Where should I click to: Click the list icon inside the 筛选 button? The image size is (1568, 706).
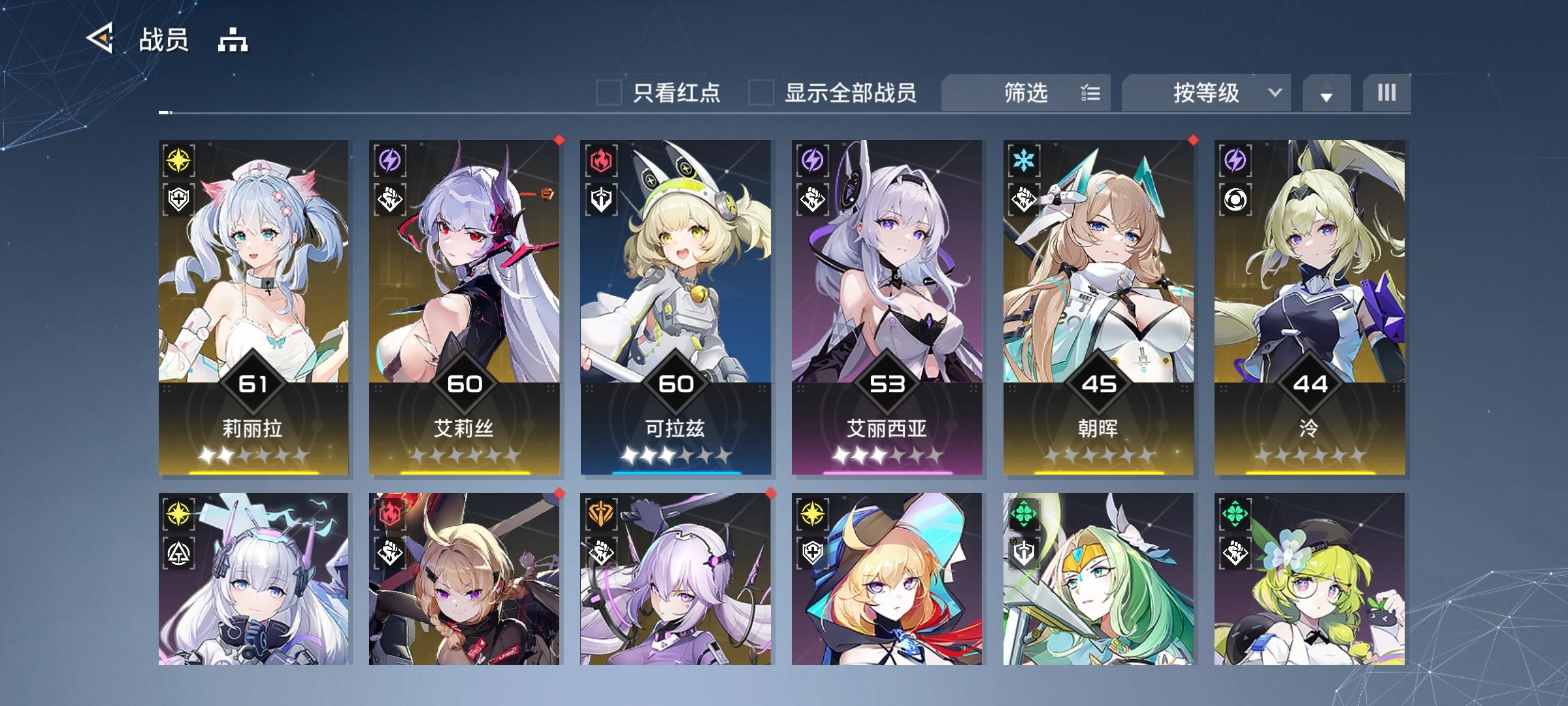point(1090,93)
